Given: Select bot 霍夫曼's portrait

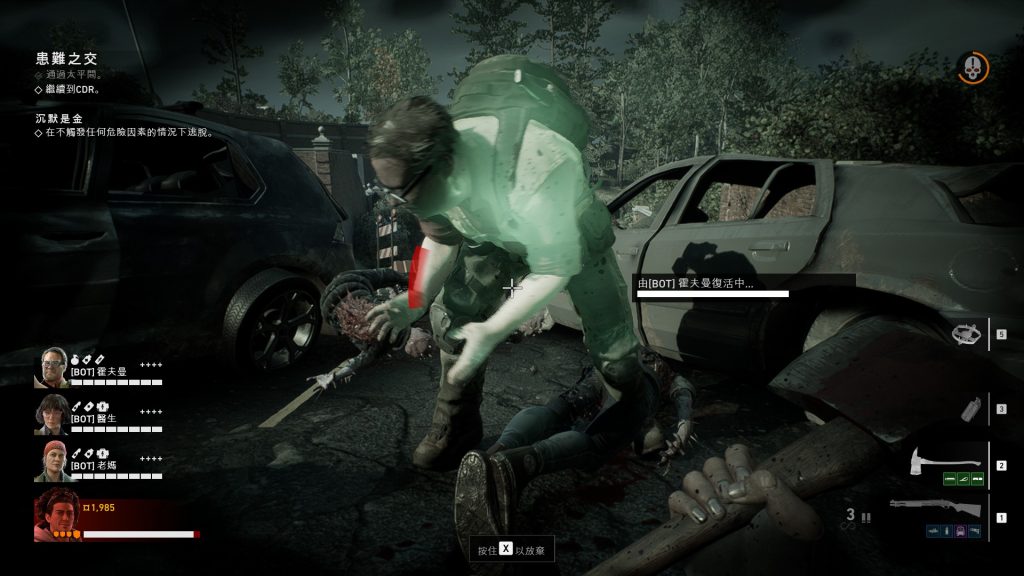Looking at the screenshot, I should [51, 367].
